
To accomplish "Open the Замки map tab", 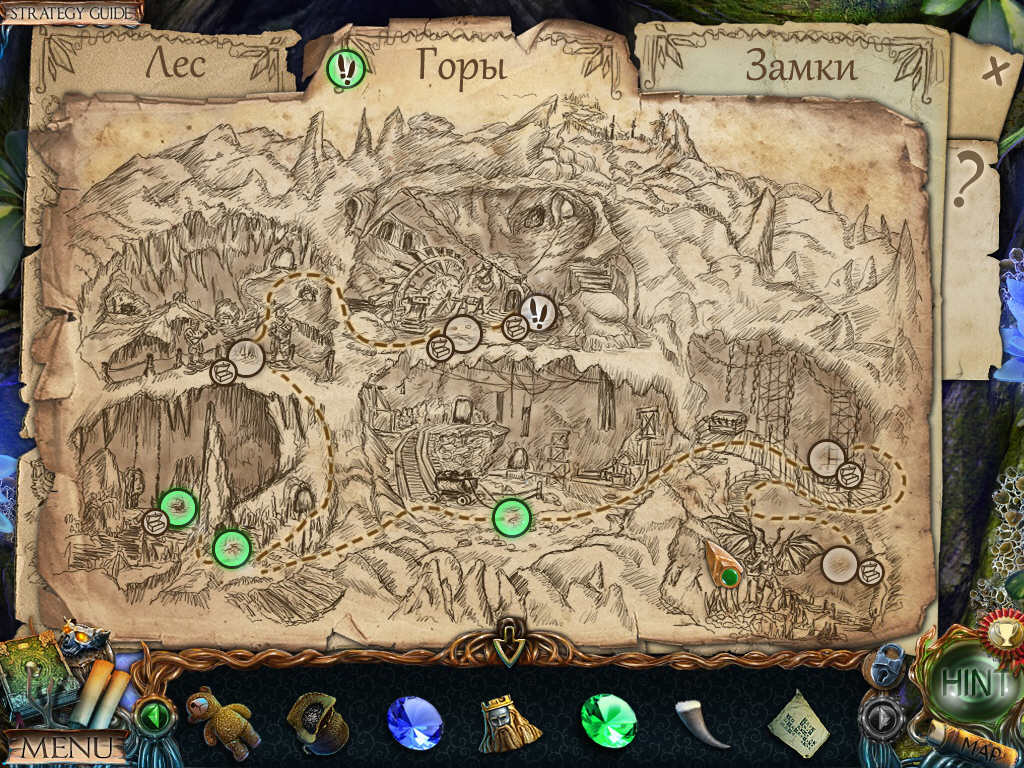I will pos(801,67).
